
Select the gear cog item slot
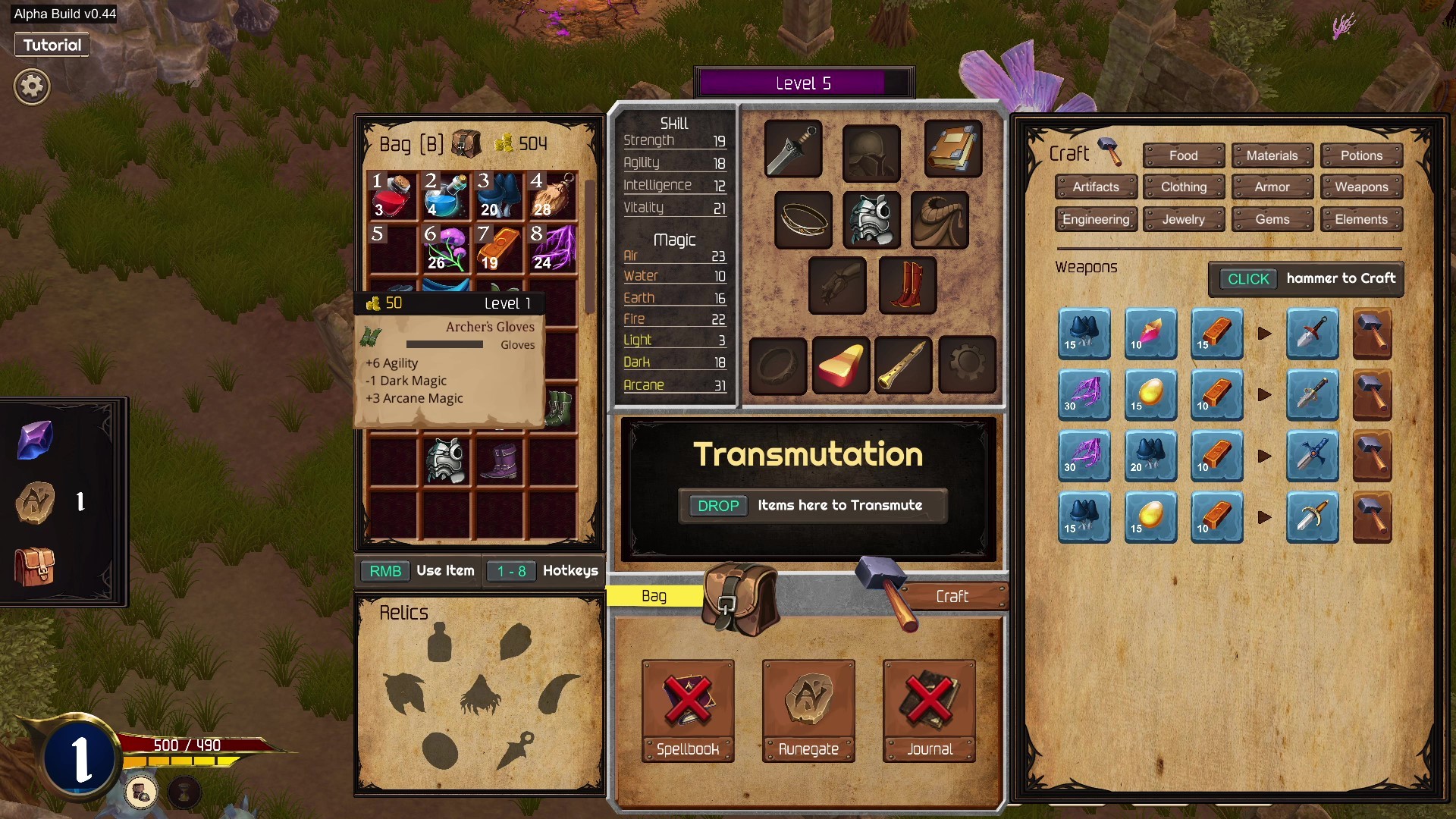pos(967,366)
